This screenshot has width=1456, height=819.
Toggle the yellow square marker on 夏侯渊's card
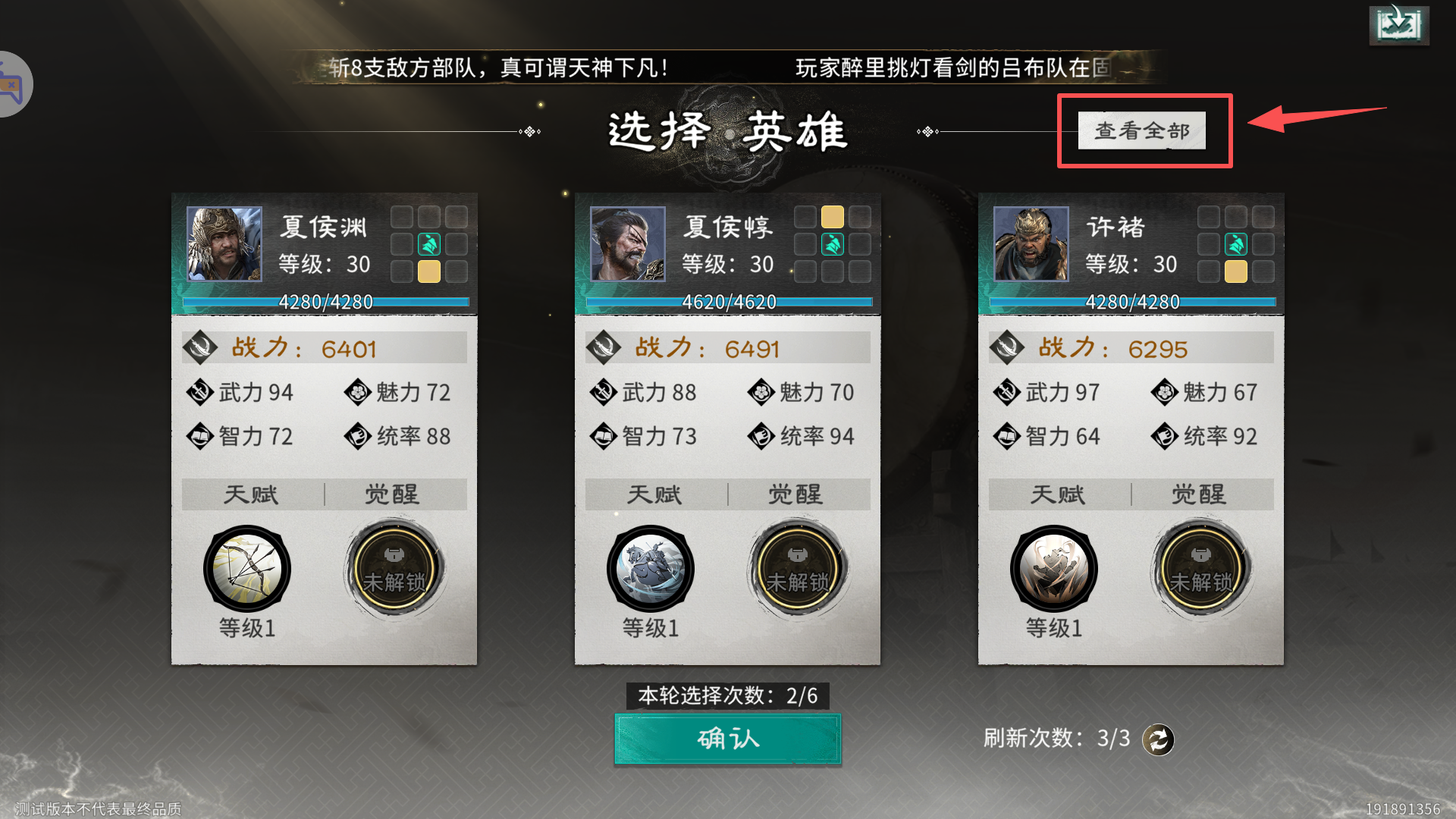click(x=428, y=271)
